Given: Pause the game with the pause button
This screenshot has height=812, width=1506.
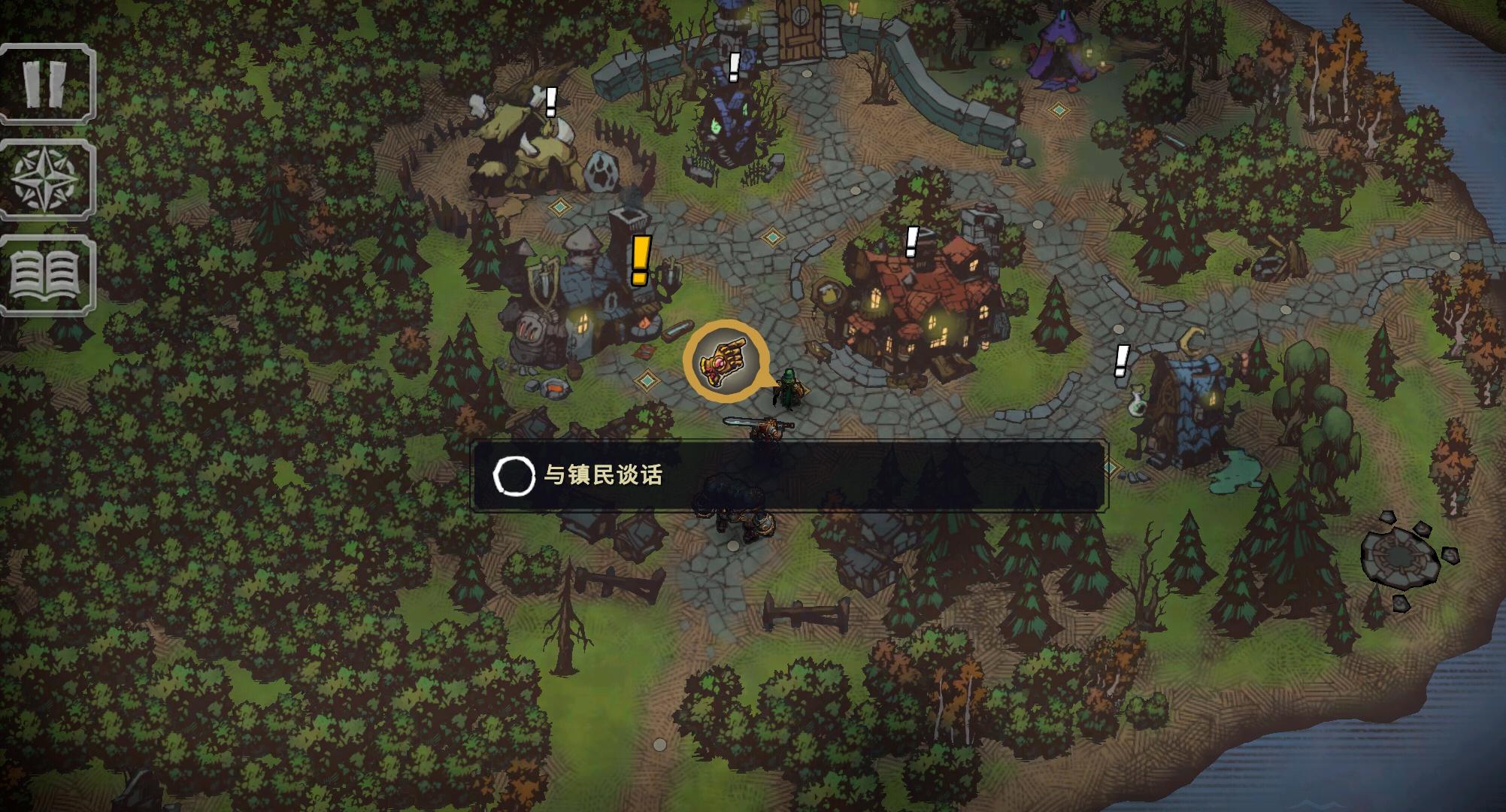Looking at the screenshot, I should 47,83.
